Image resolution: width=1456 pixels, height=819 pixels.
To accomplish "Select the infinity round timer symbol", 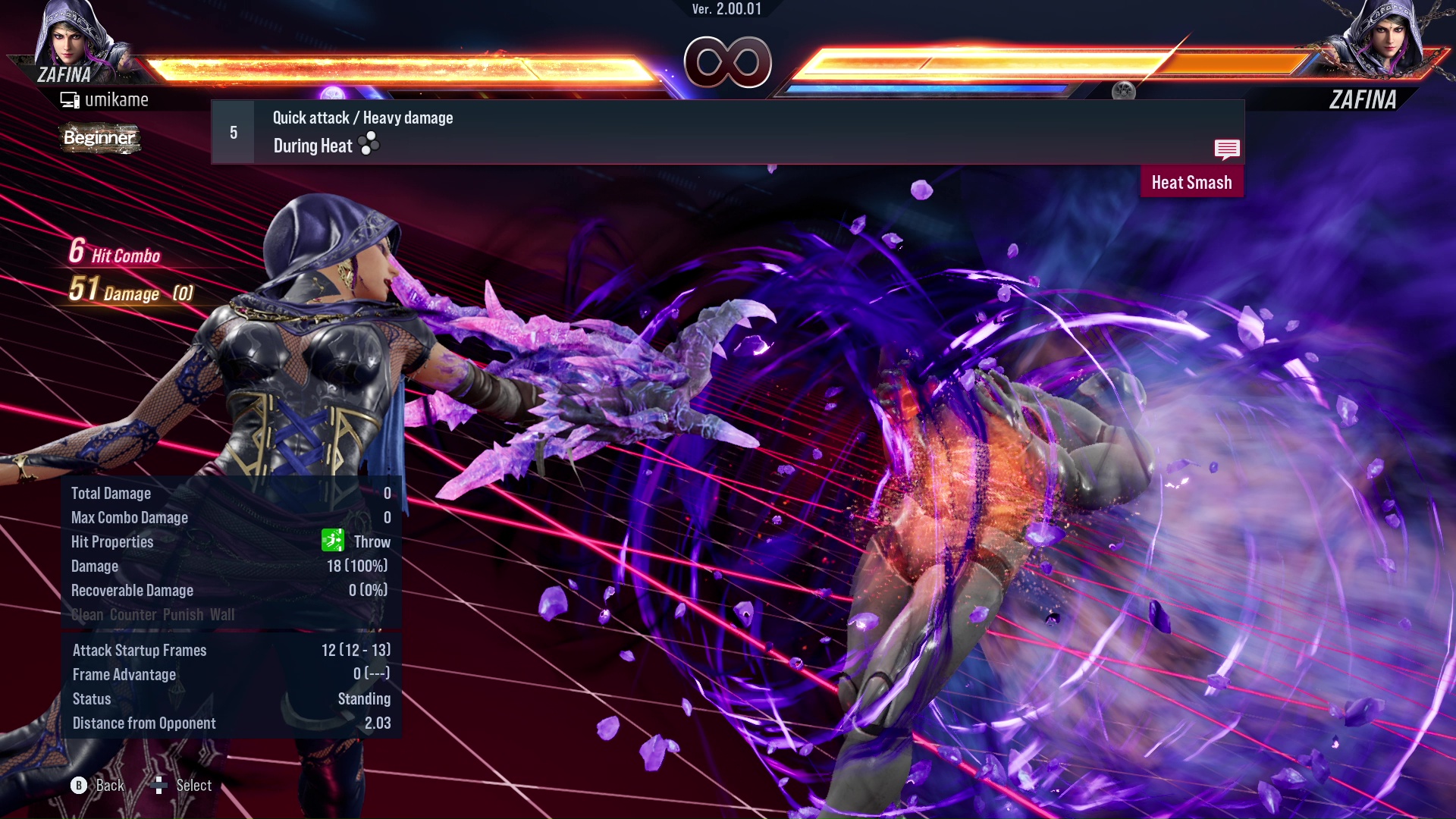I will click(x=729, y=64).
